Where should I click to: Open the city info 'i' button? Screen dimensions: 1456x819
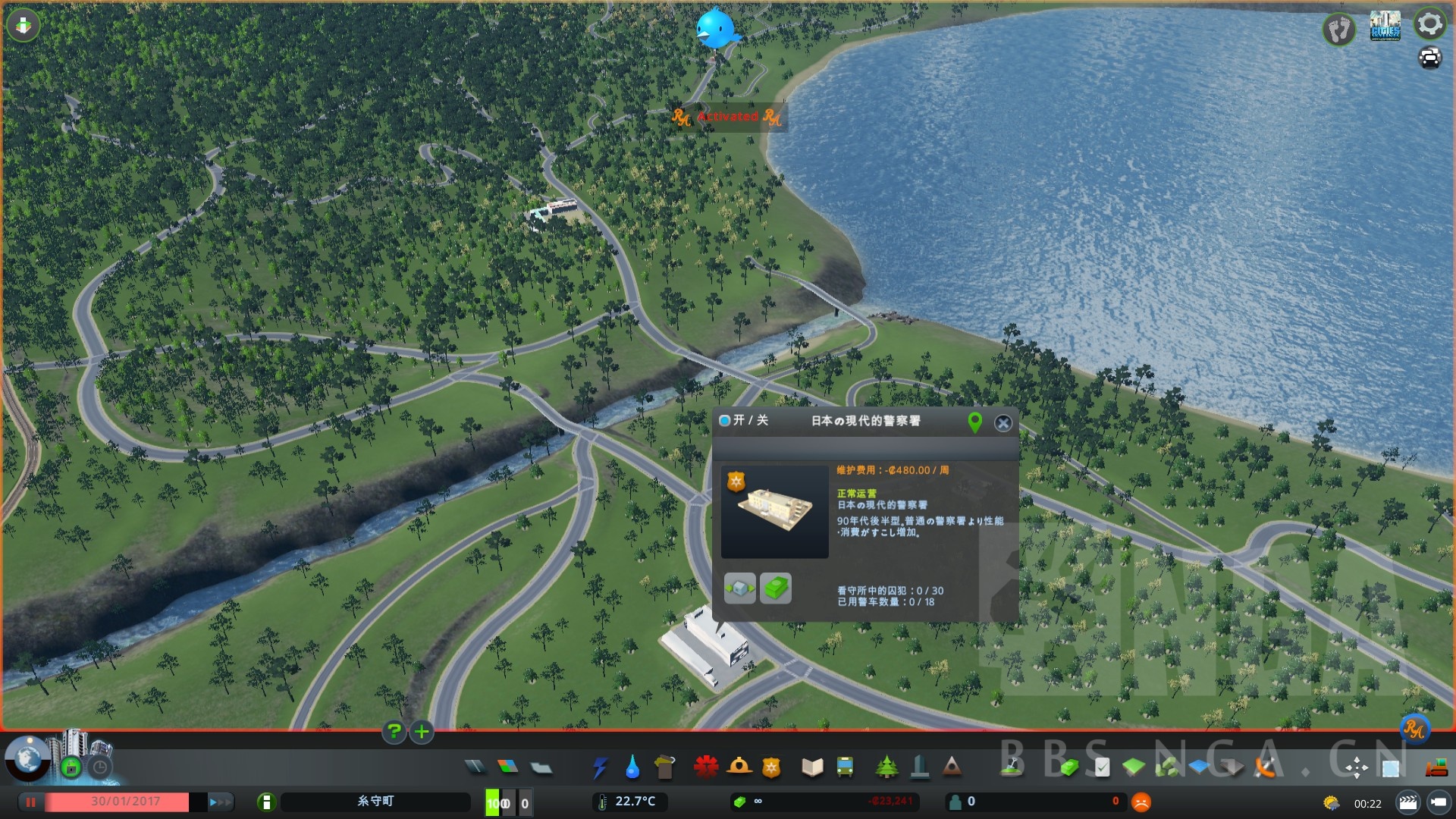pos(266,802)
